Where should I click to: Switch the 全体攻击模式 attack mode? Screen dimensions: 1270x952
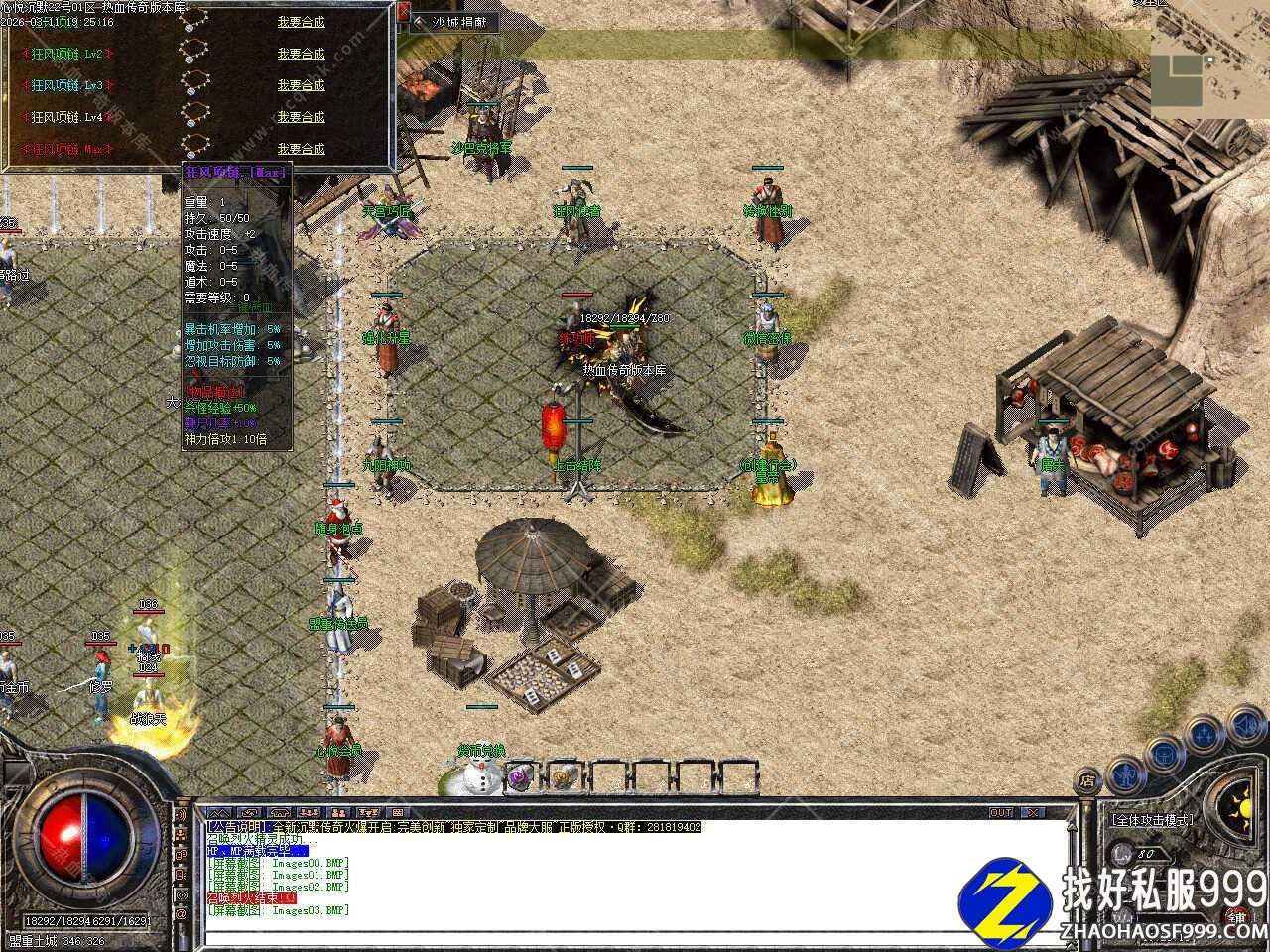pos(1153,821)
